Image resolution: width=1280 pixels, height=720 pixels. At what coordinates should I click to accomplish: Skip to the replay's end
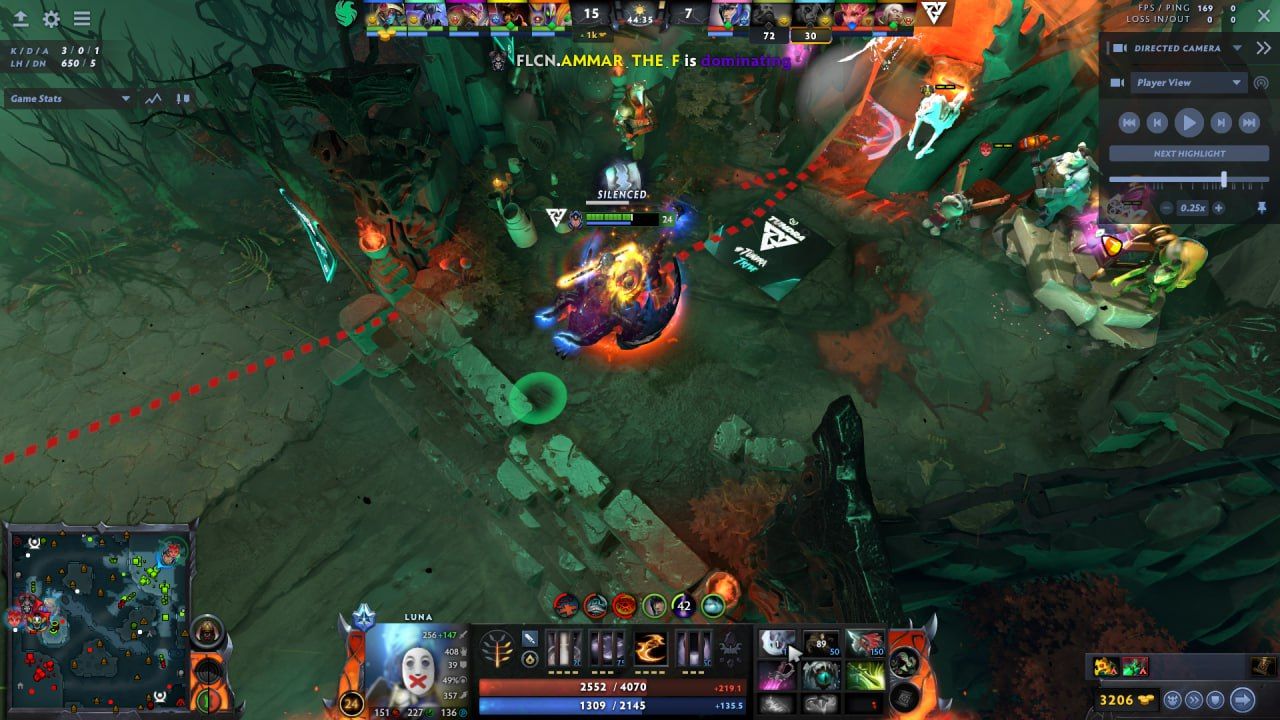[1248, 123]
